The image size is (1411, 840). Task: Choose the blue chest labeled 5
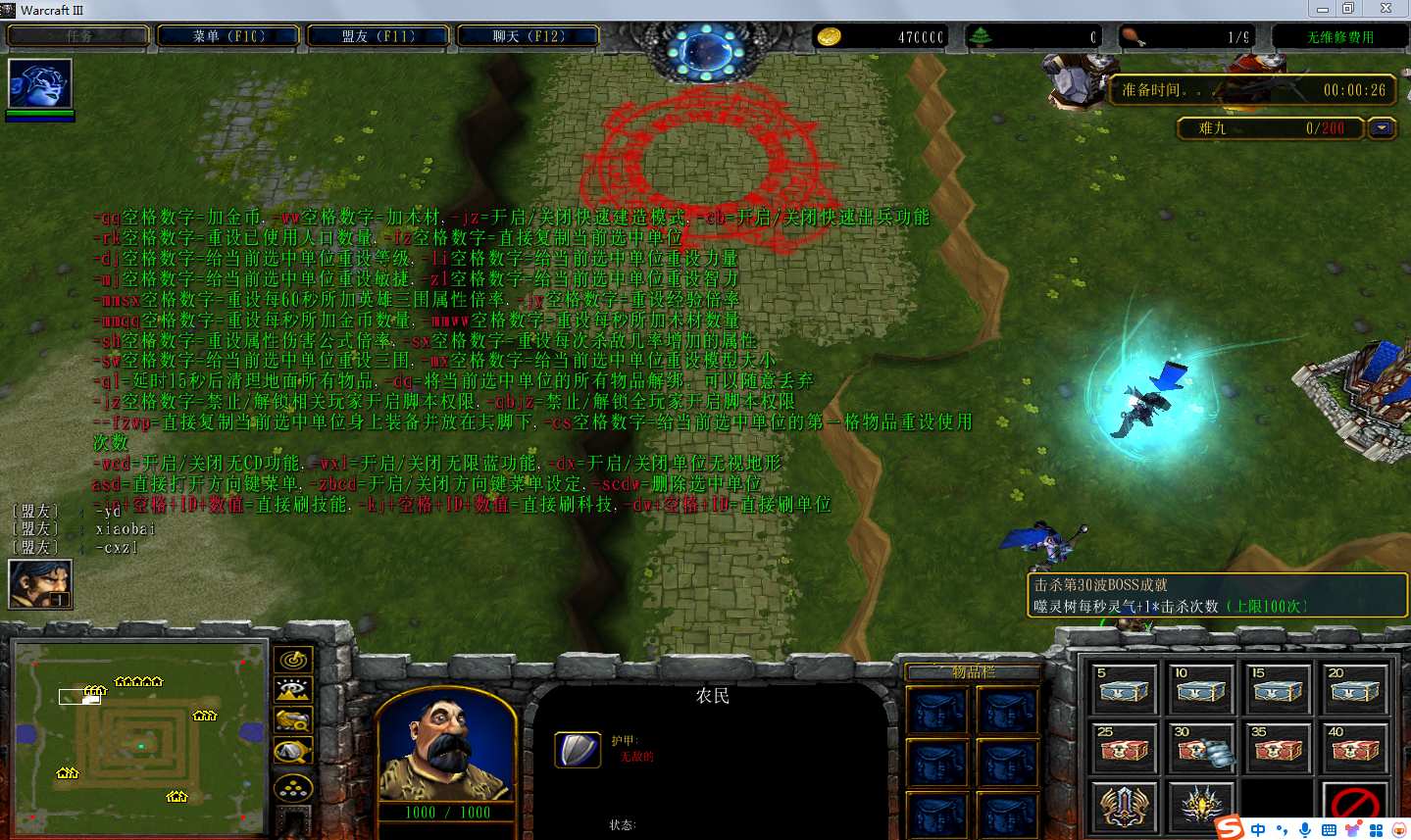coord(1124,689)
